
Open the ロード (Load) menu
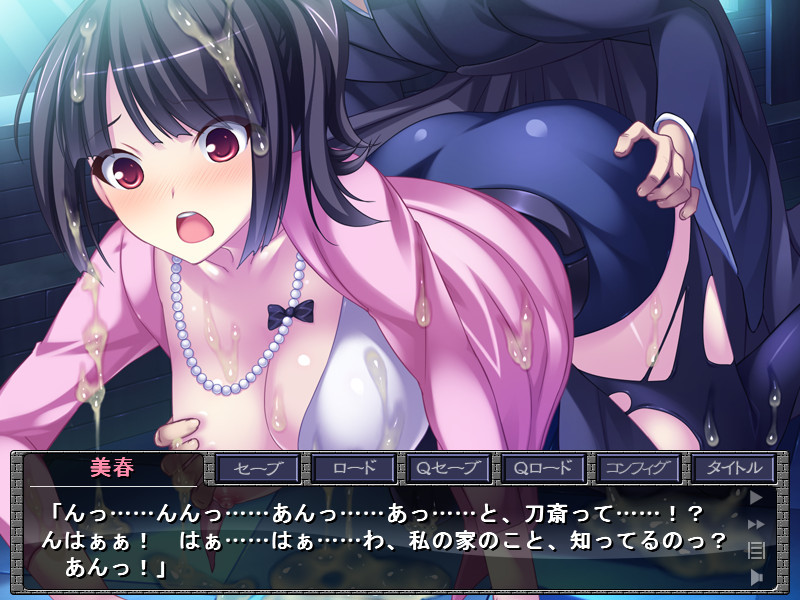(x=352, y=468)
